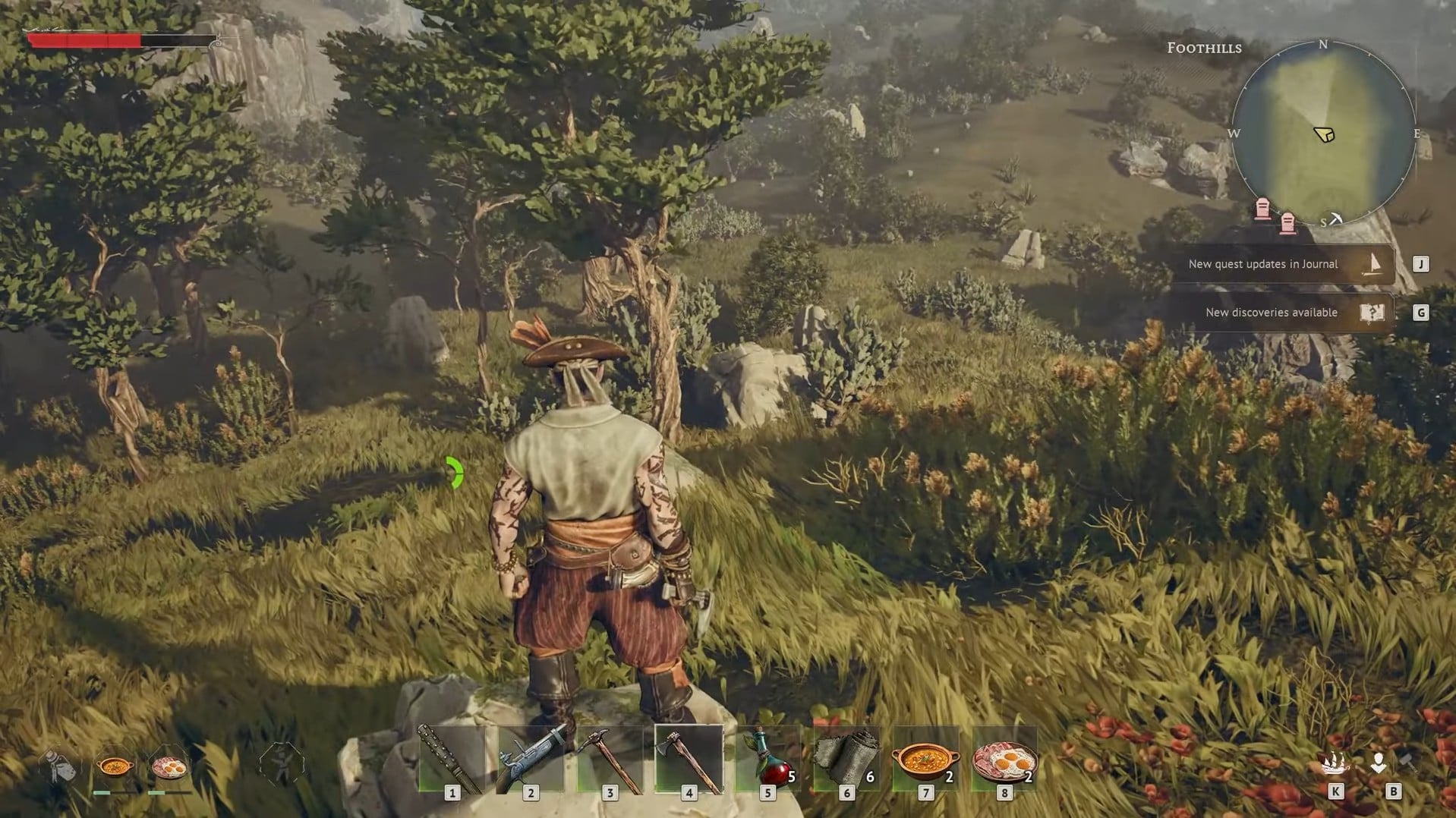This screenshot has width=1456, height=818.
Task: Pick the fried eggs and bacon hotbar slot
Action: pyautogui.click(x=1005, y=760)
